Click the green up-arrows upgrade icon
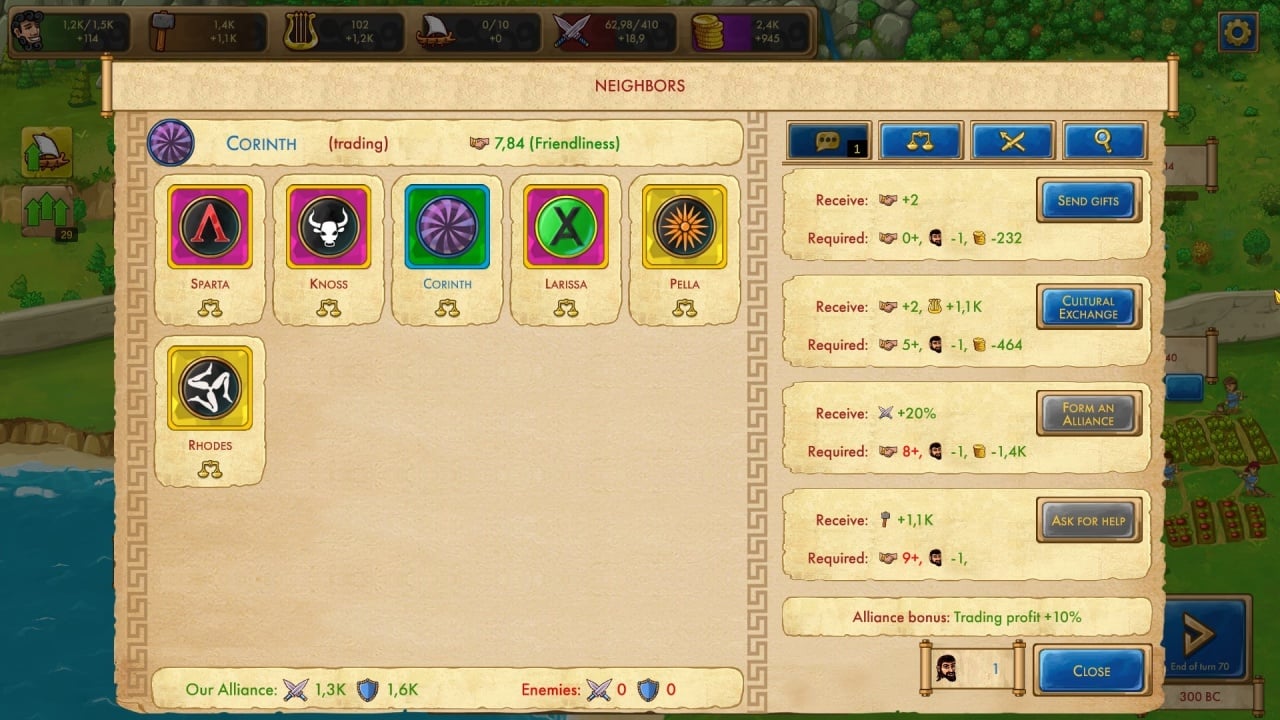Viewport: 1280px width, 720px height. 47,211
